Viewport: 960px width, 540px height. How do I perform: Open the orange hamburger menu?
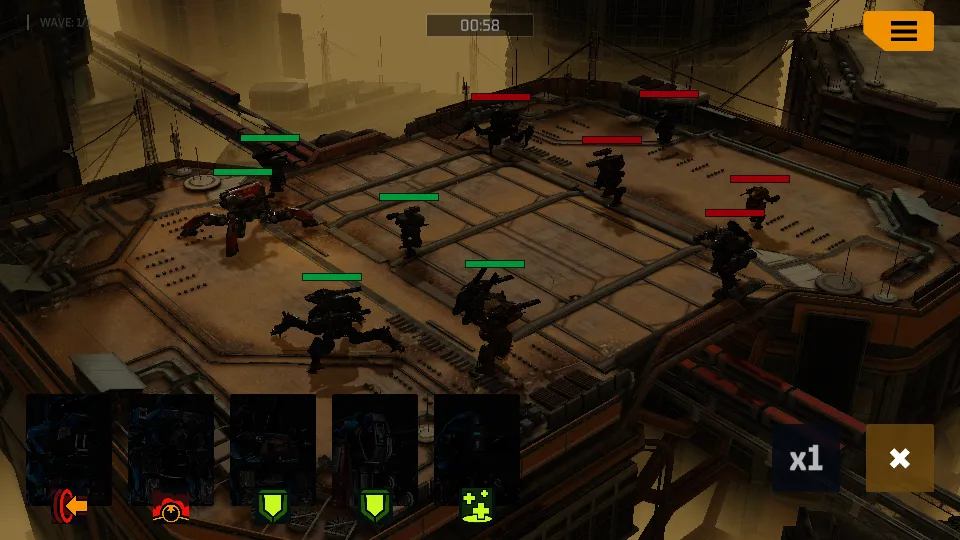coord(901,32)
